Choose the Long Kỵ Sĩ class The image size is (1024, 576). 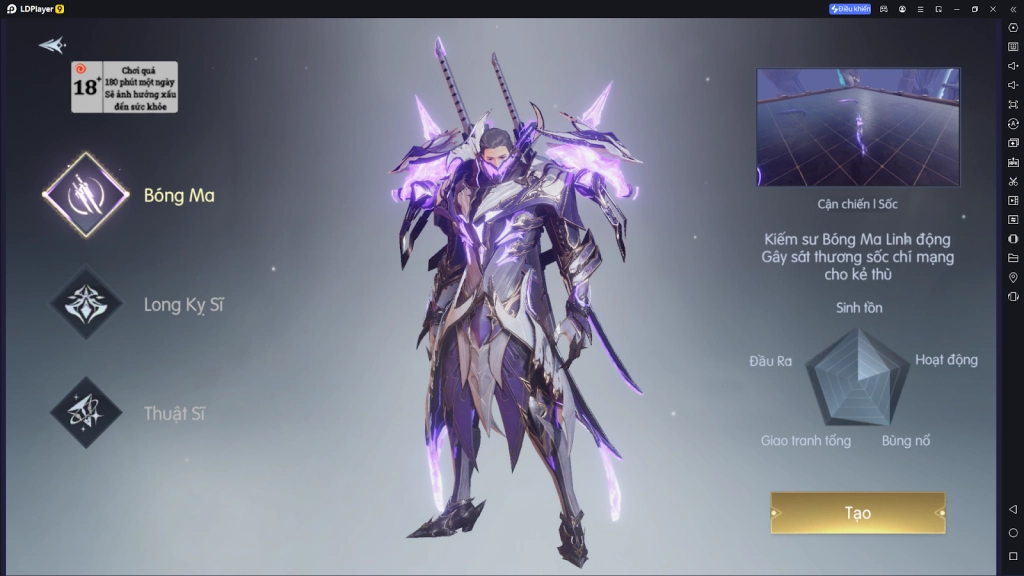coord(86,304)
